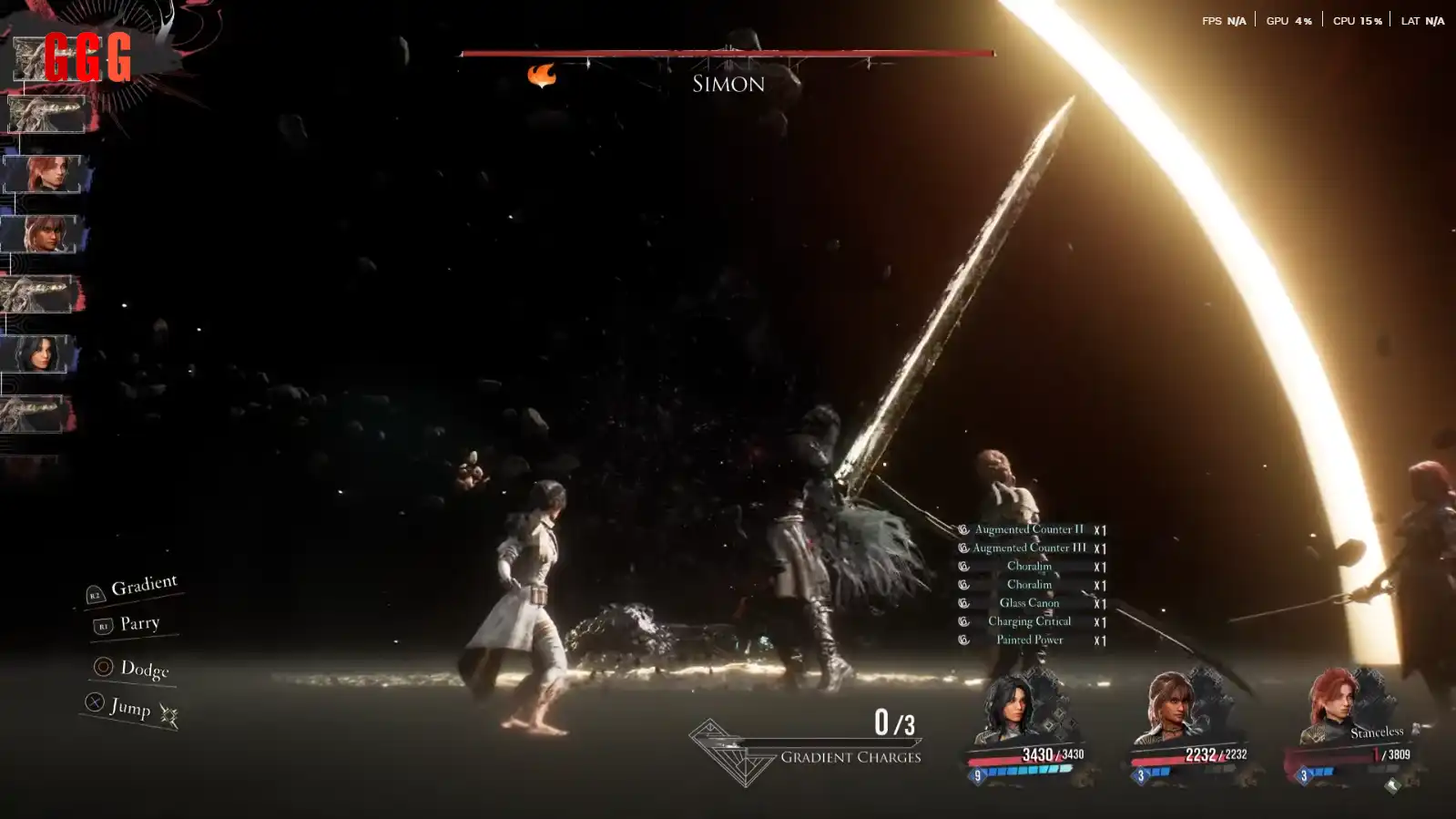
Task: Click the flame burn status icon under Simon's bar
Action: (x=541, y=75)
